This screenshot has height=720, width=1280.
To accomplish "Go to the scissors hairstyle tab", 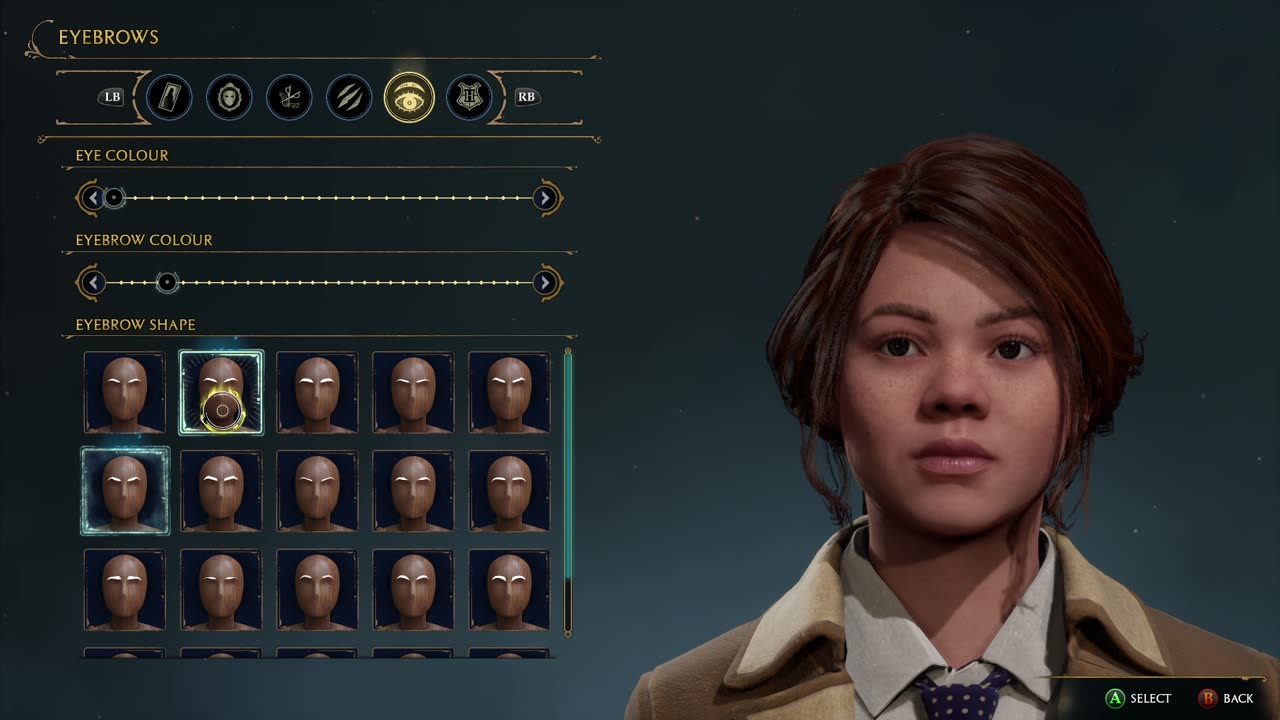I will click(x=289, y=97).
